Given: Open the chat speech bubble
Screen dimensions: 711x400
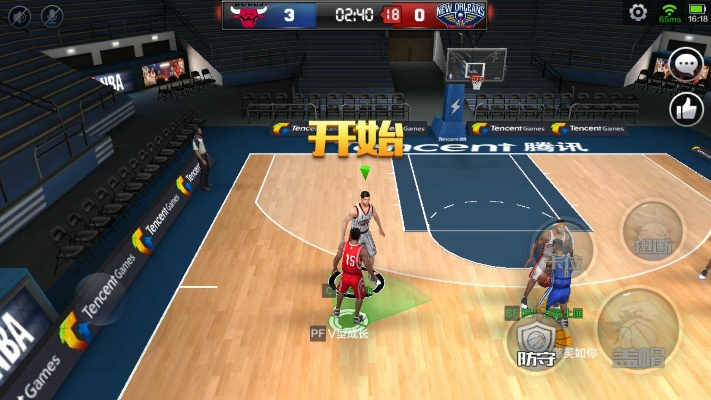Looking at the screenshot, I should click(686, 66).
